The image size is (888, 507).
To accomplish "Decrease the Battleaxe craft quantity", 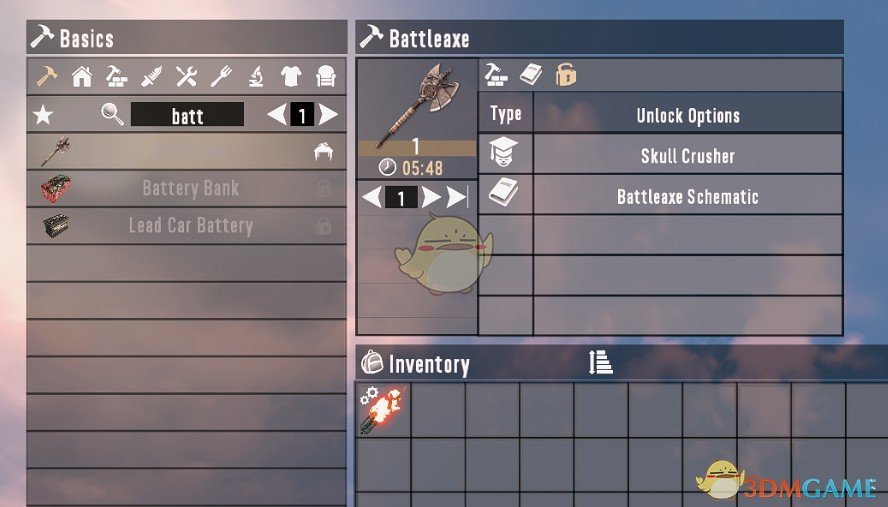I will 371,197.
